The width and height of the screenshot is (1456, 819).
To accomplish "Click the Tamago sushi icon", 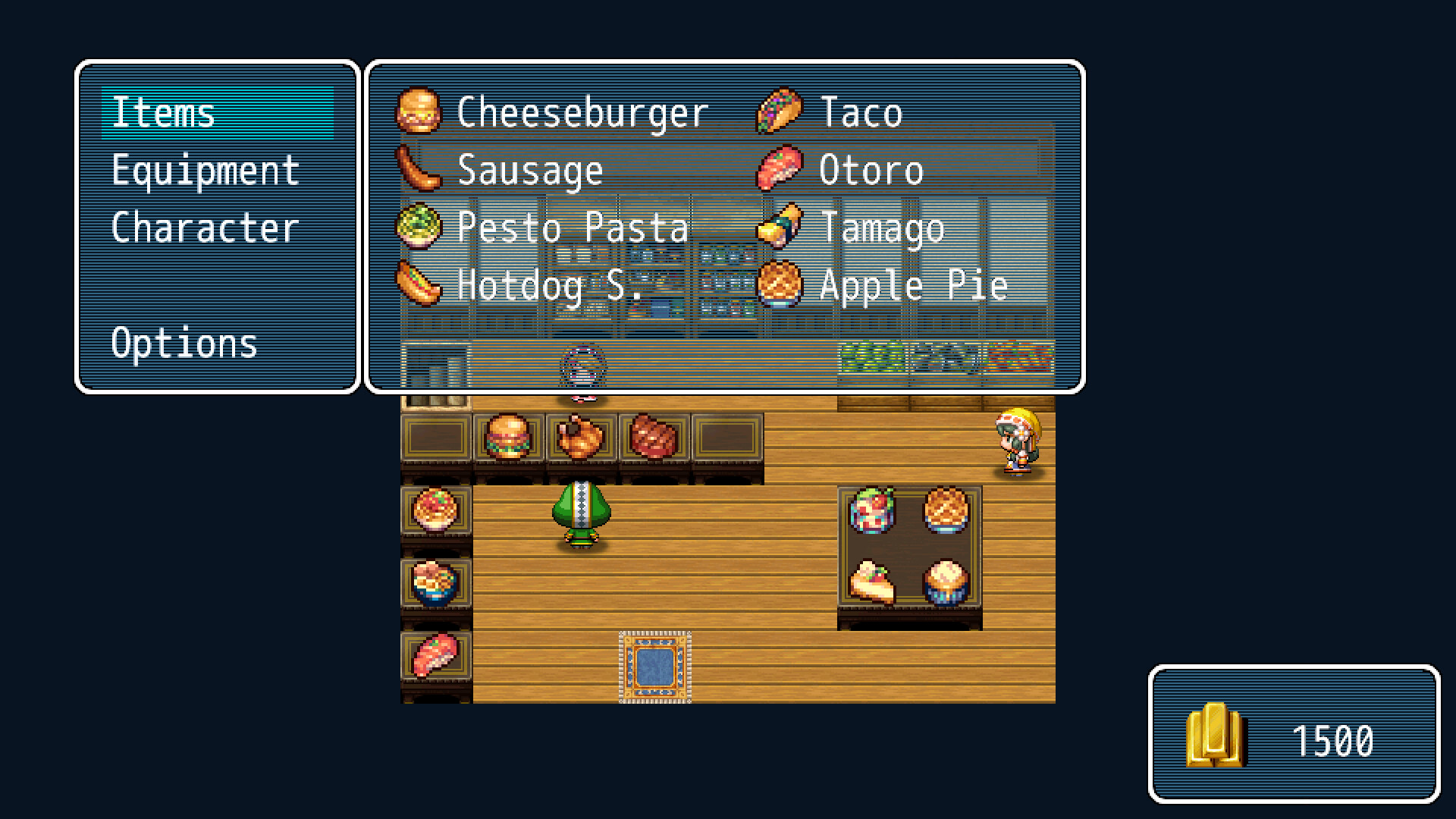I will tap(781, 226).
